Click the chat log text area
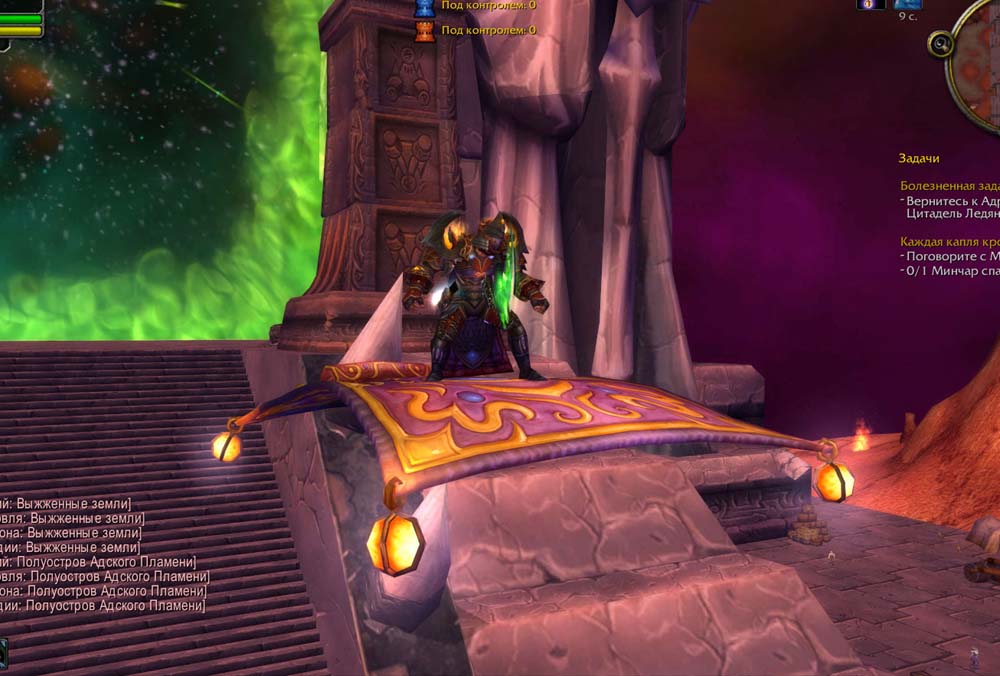1000x676 pixels. pos(100,555)
